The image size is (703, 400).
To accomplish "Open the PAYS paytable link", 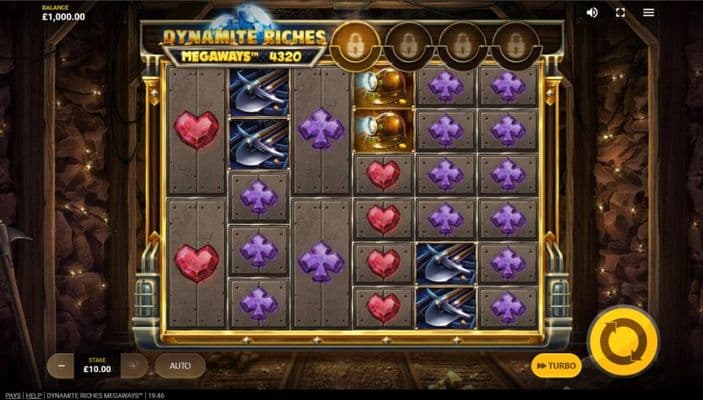I will pyautogui.click(x=12, y=395).
